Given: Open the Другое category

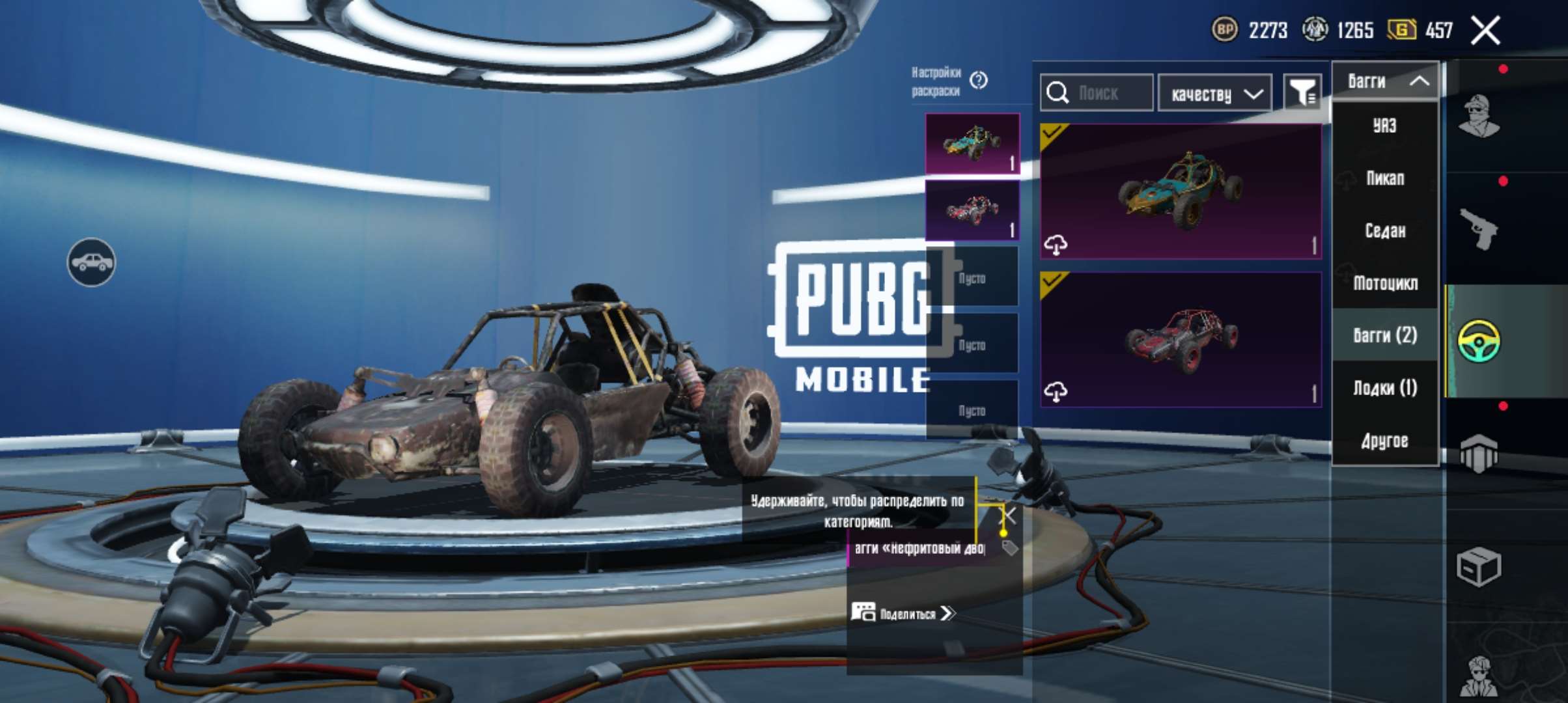Looking at the screenshot, I should click(1385, 440).
